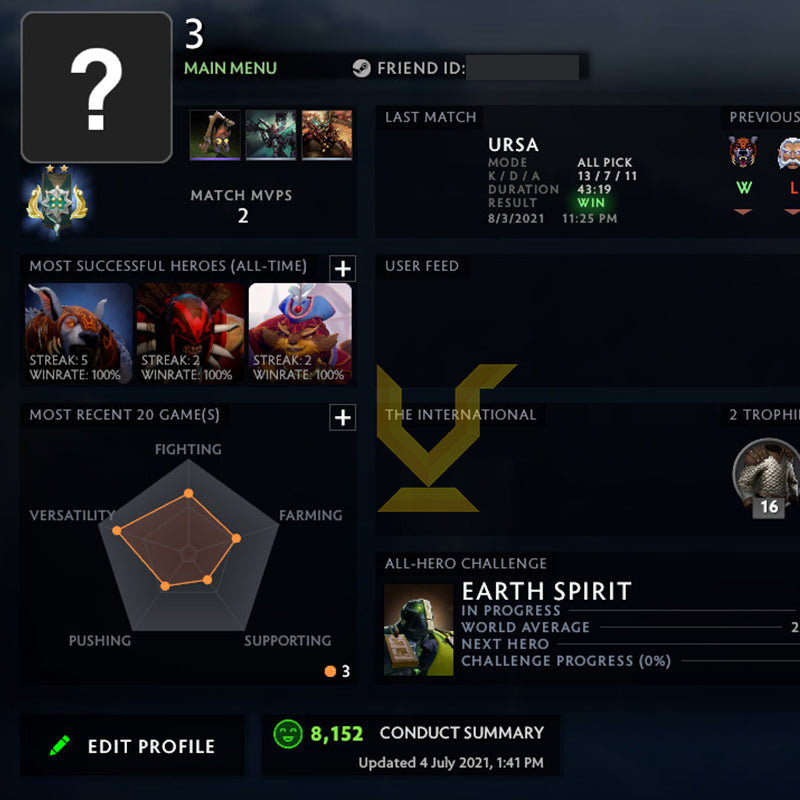Expand the Most Recent 20 Games chart
The image size is (800, 800).
point(342,417)
